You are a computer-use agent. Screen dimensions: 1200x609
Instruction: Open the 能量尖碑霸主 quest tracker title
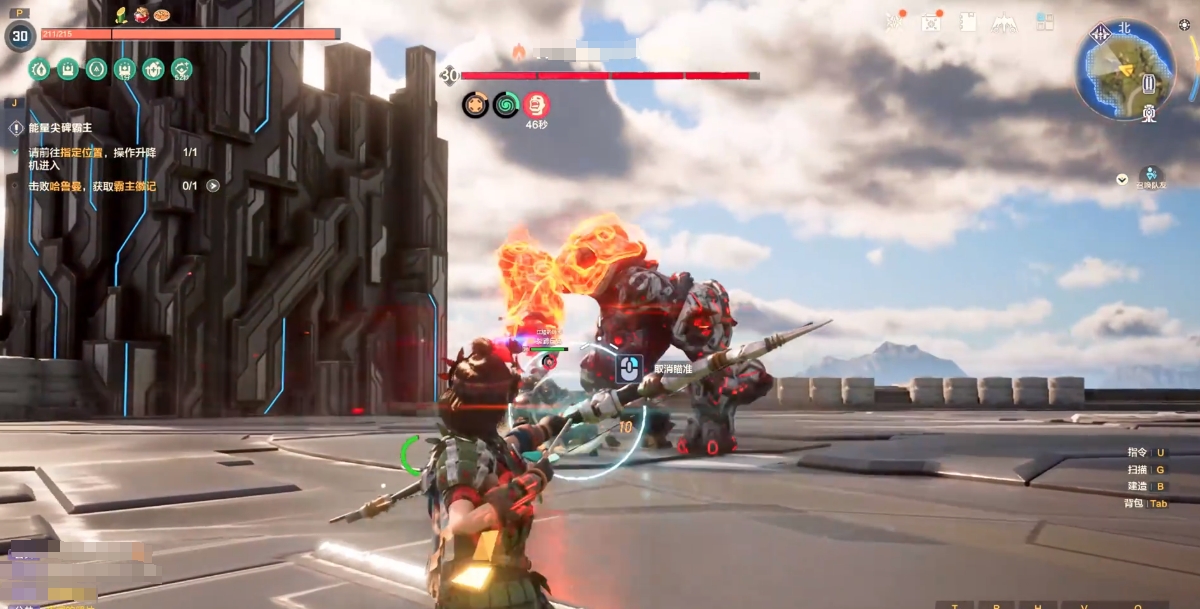60,128
